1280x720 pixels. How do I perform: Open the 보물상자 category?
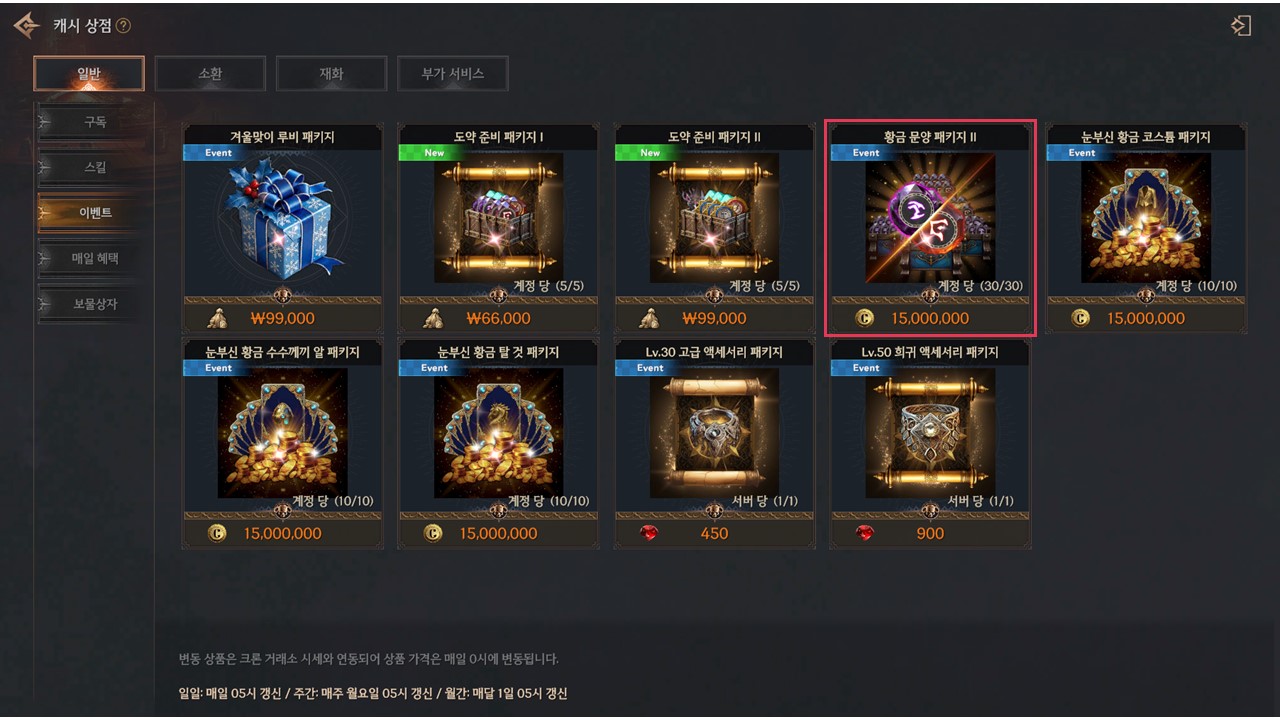(x=95, y=304)
